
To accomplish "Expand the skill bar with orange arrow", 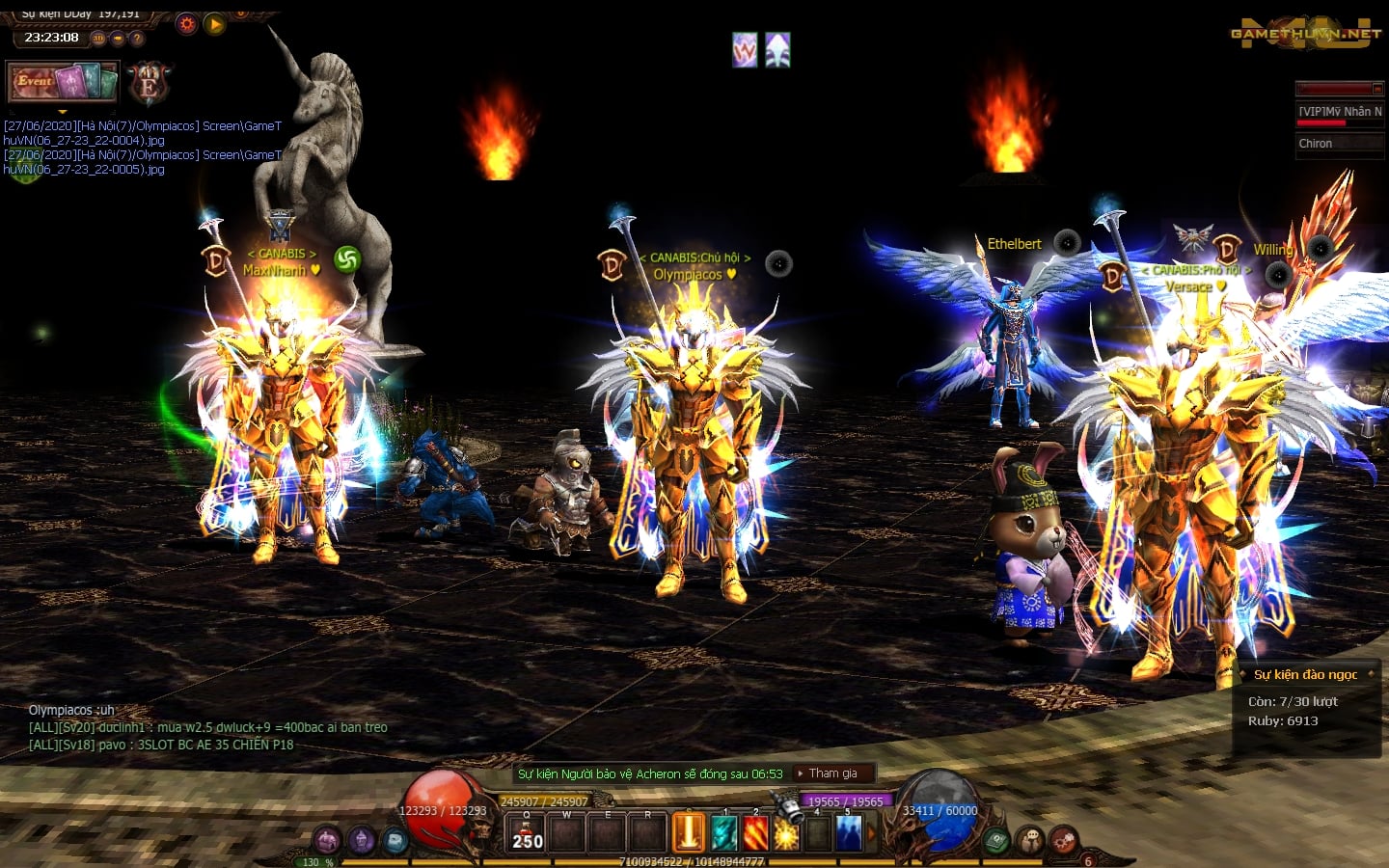I will pyautogui.click(x=872, y=833).
